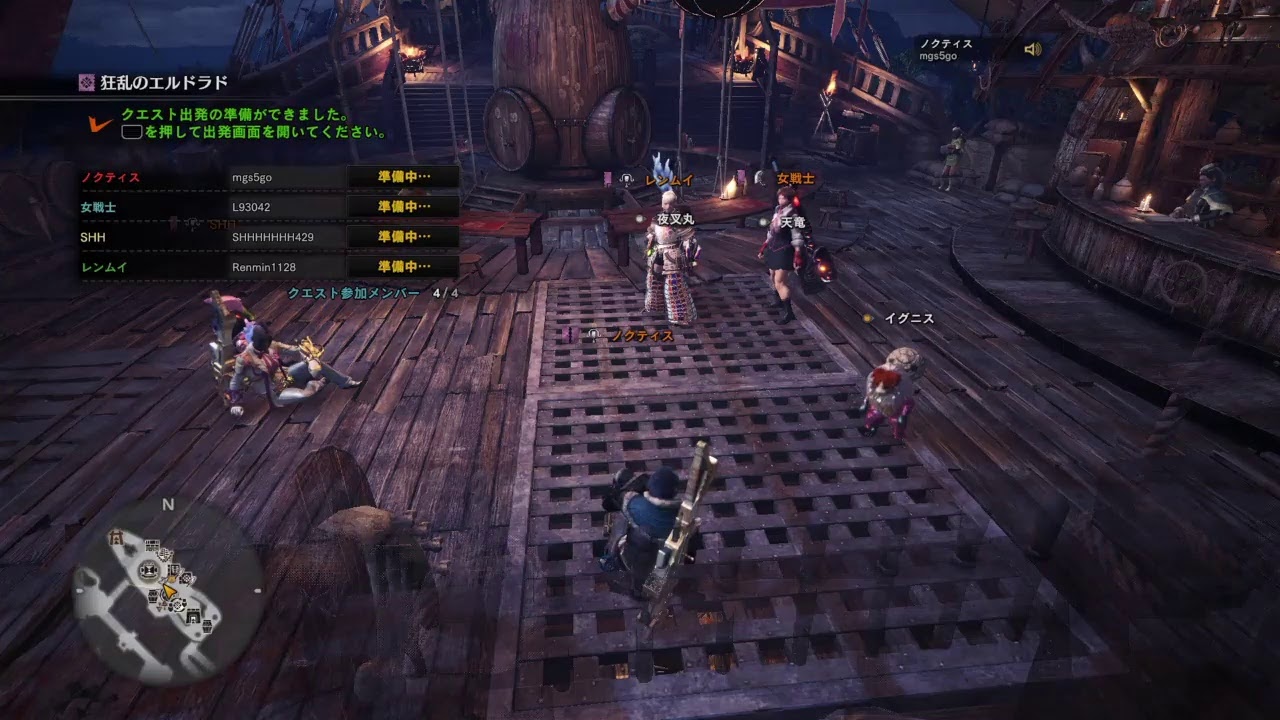Viewport: 1280px width, 720px height.
Task: Select the 女戦士 player row
Action: tap(270, 207)
